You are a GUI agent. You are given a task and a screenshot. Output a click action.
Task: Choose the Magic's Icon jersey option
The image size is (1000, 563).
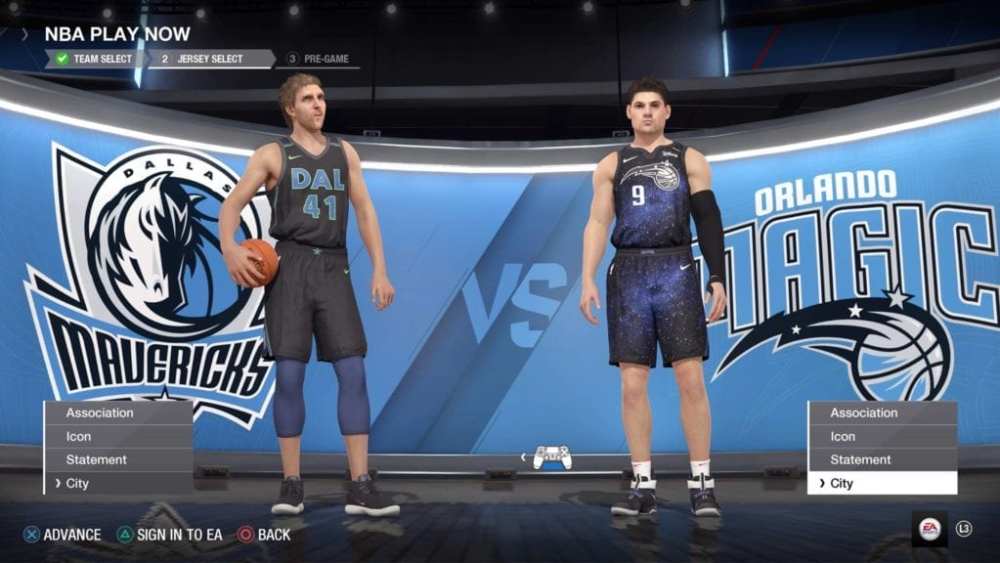tap(882, 436)
